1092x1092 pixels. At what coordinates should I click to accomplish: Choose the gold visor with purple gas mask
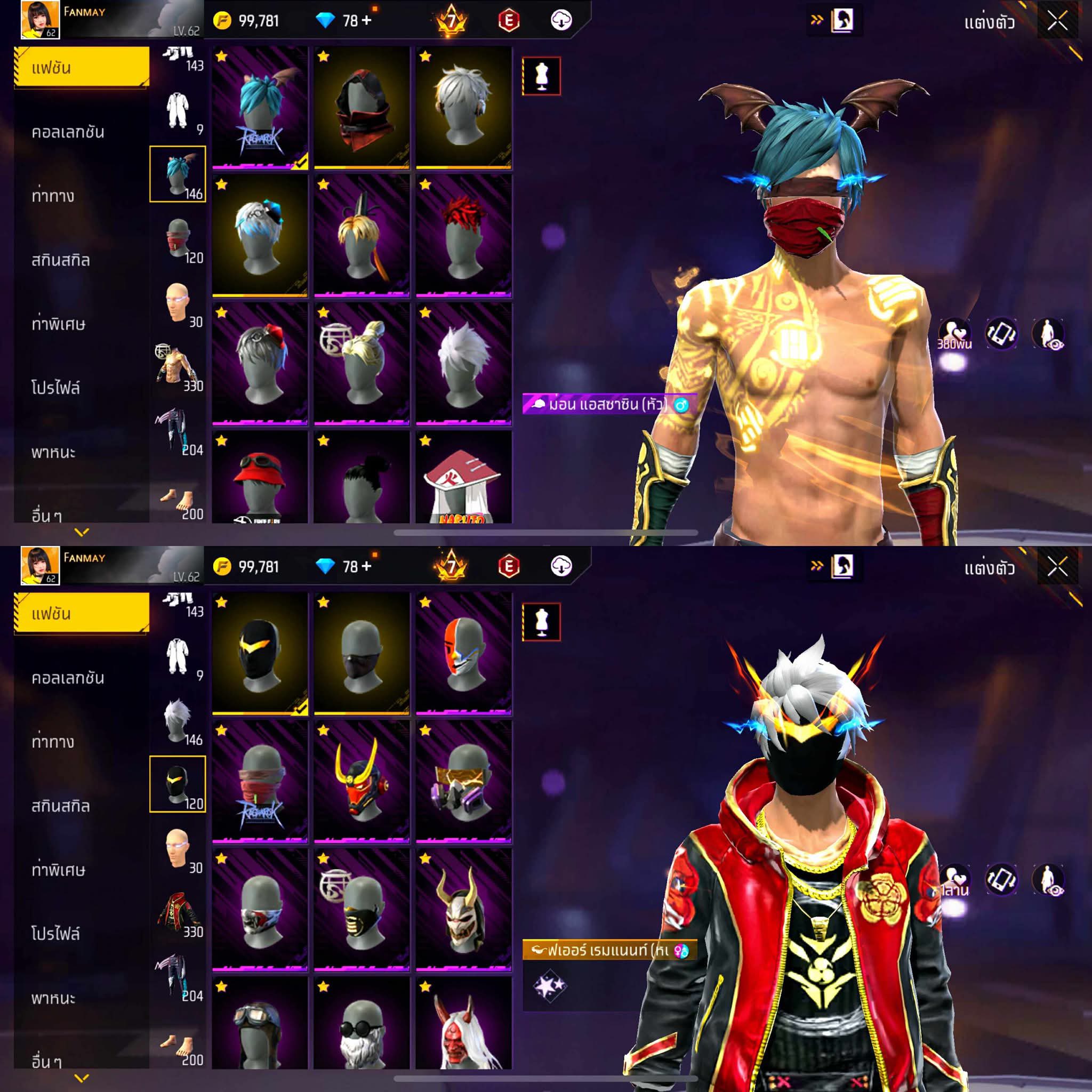tap(463, 782)
